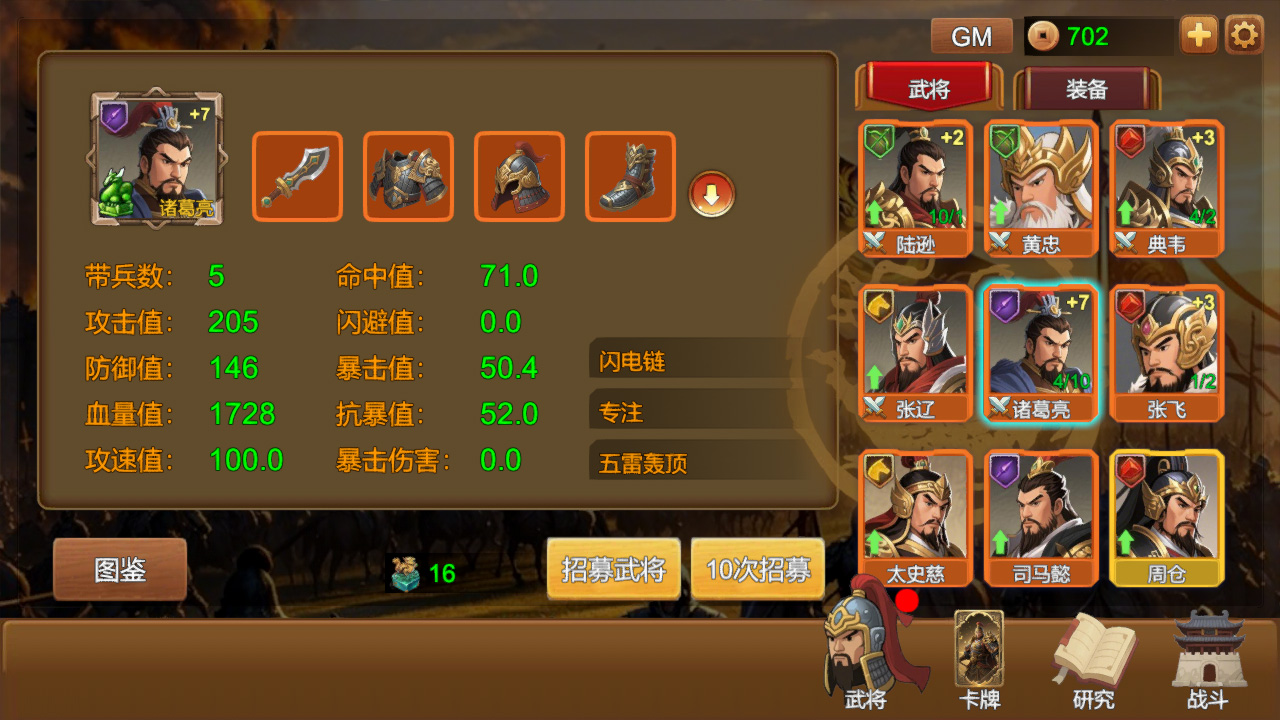The image size is (1280, 720).
Task: Toggle the green upgrade arrow on 陆逊
Action: 874,213
